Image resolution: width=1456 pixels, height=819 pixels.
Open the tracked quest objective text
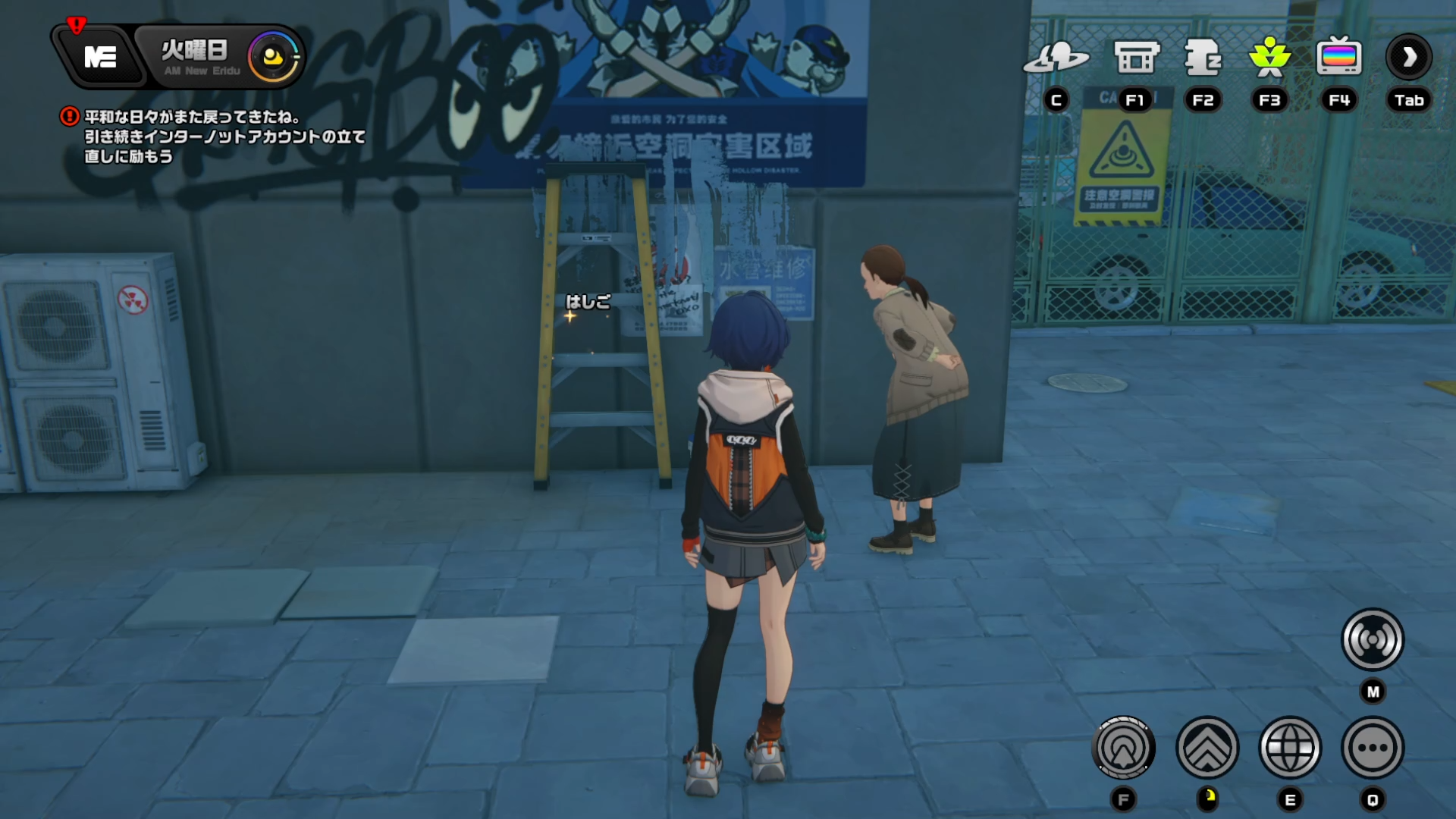224,136
